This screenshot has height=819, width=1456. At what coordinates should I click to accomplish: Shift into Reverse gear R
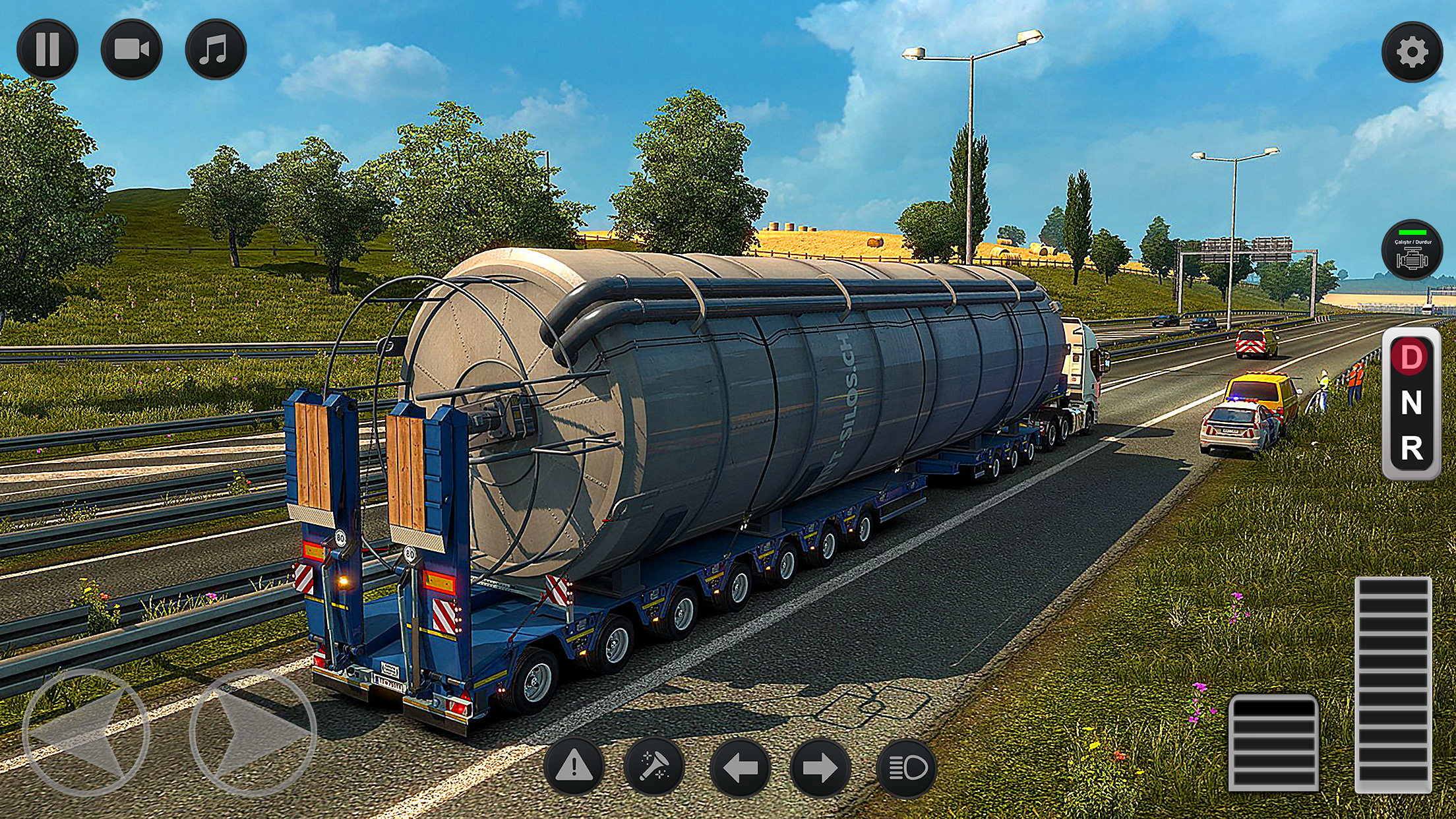click(x=1411, y=449)
